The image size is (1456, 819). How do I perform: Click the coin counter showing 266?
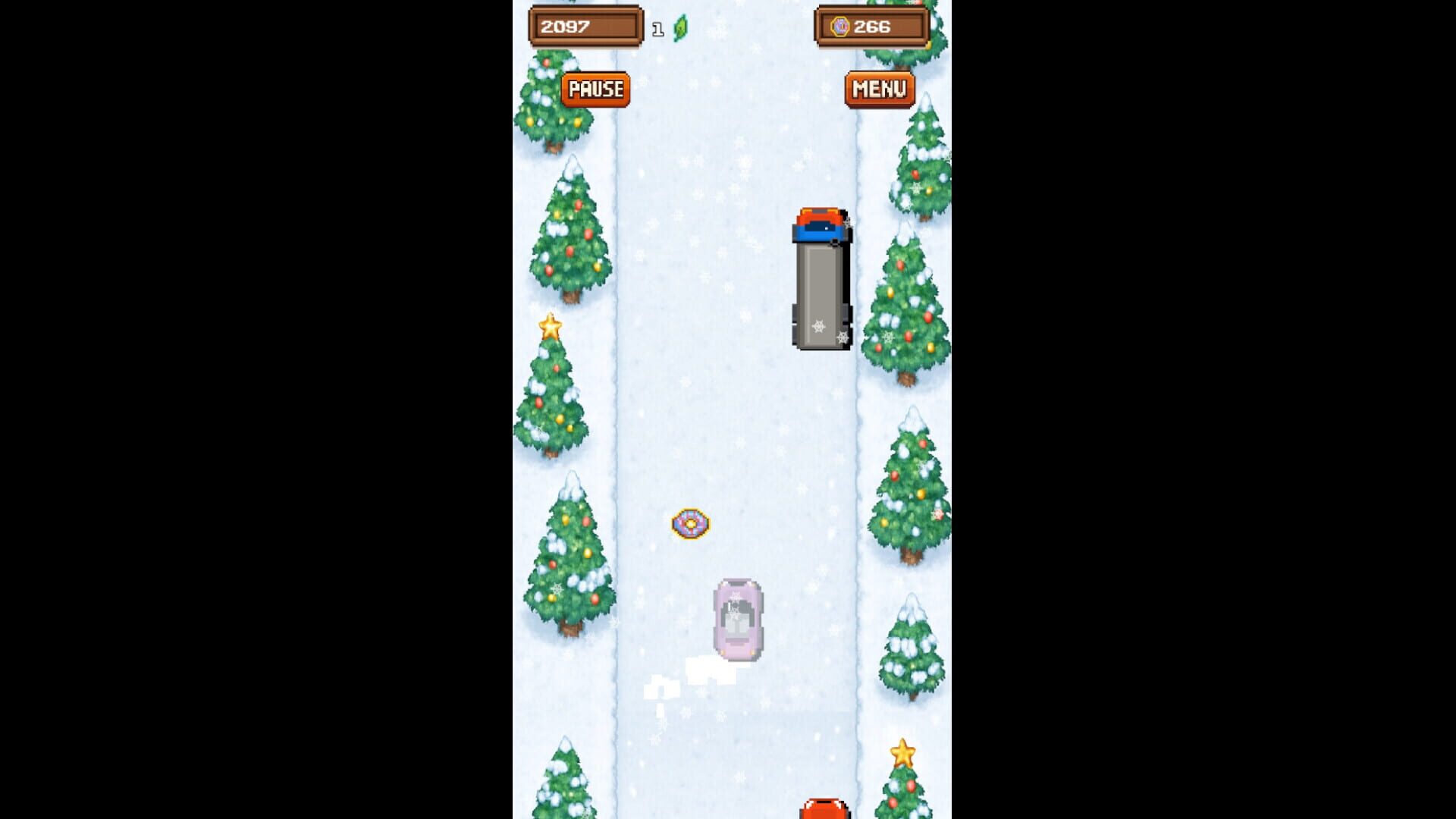[x=871, y=27]
